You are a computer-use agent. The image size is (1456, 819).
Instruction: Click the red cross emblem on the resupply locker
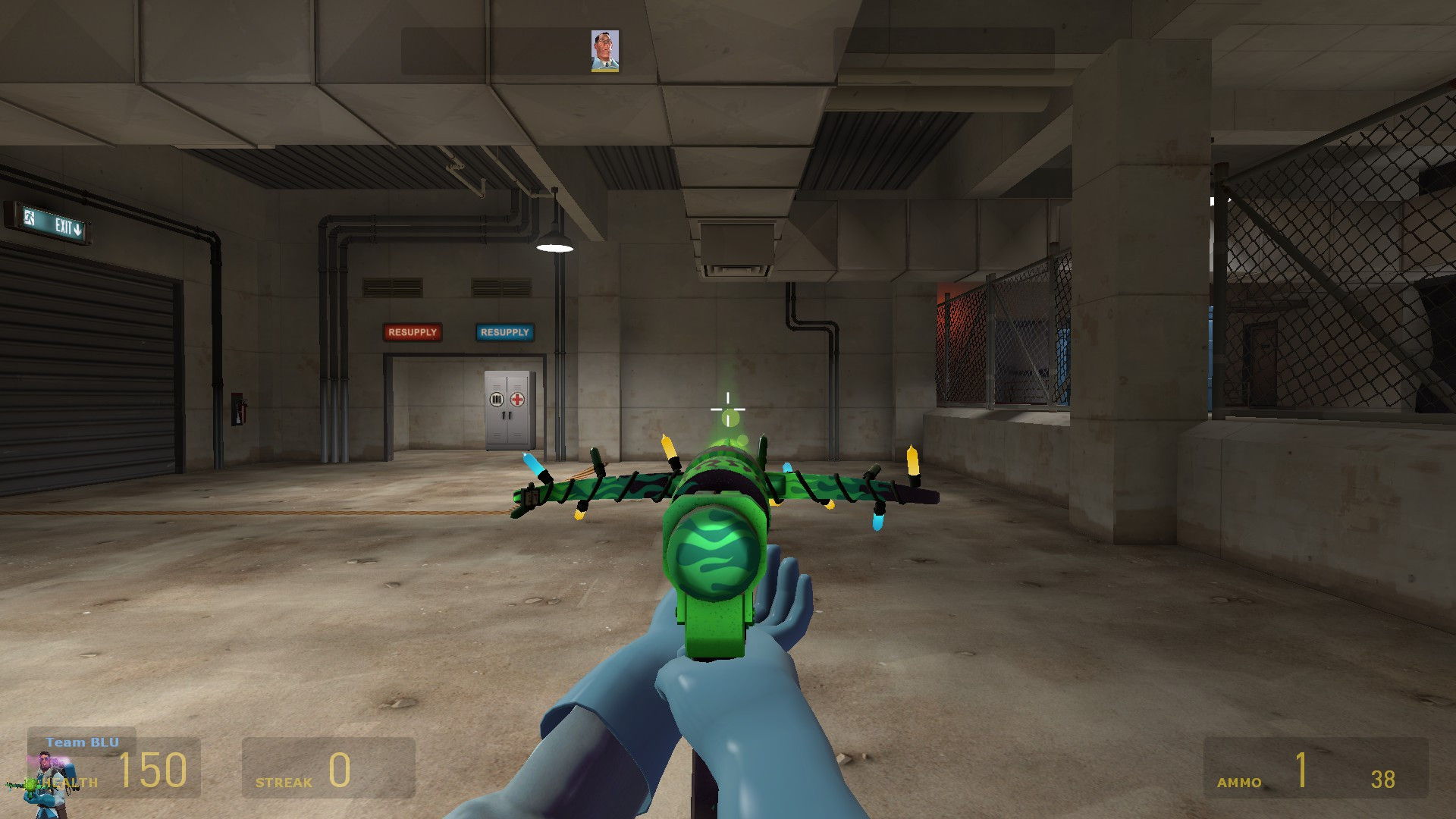click(x=517, y=400)
